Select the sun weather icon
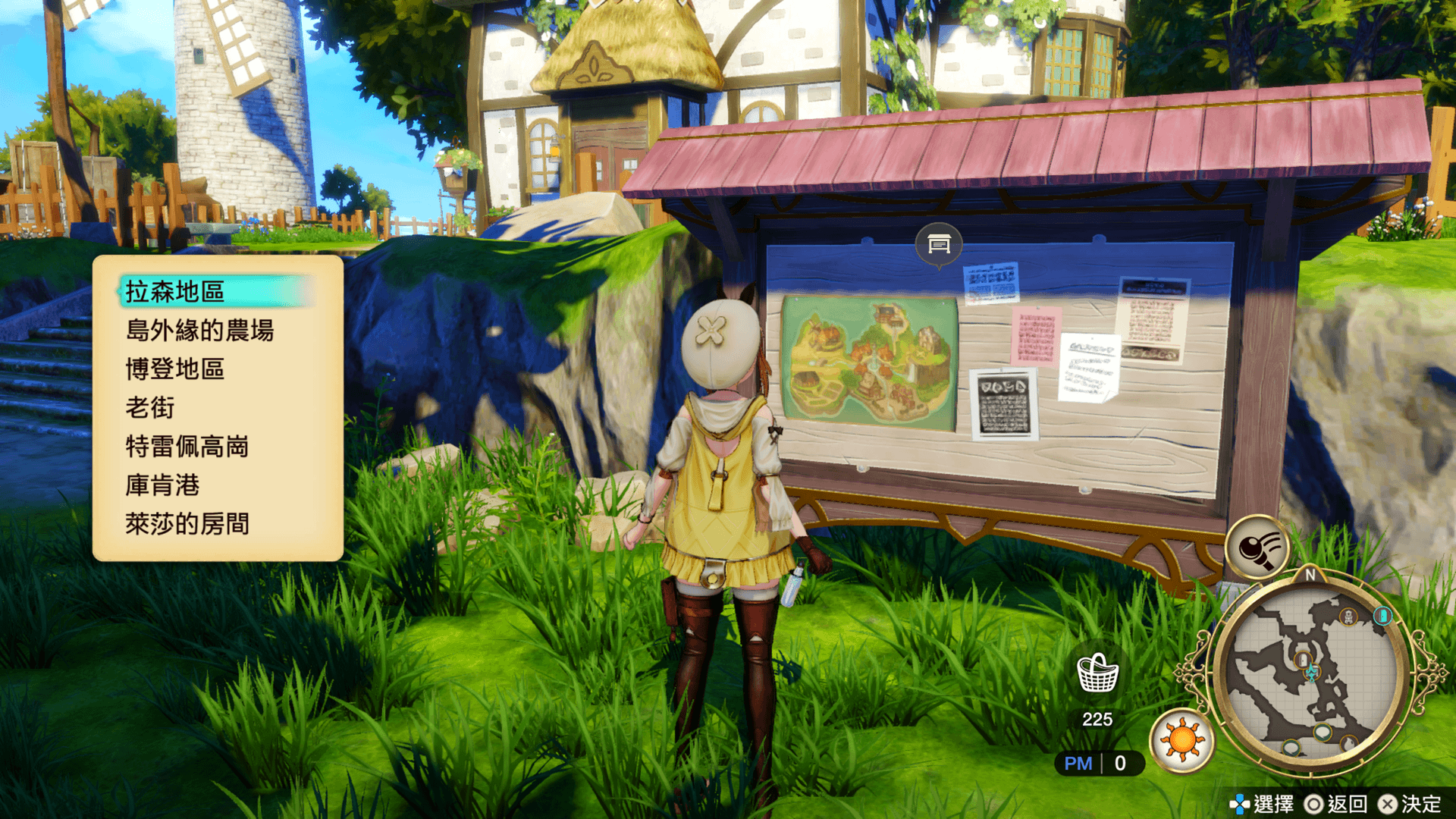Screen dimensions: 1456x819 1181,740
